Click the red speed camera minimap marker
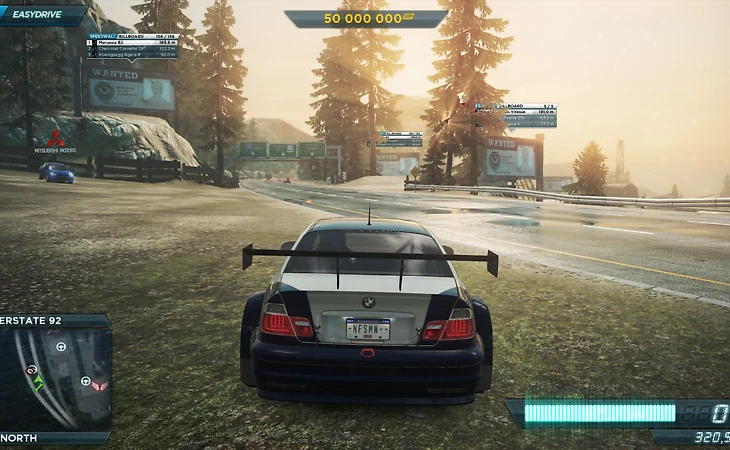Screen dimensions: 730x450 pyautogui.click(x=31, y=370)
